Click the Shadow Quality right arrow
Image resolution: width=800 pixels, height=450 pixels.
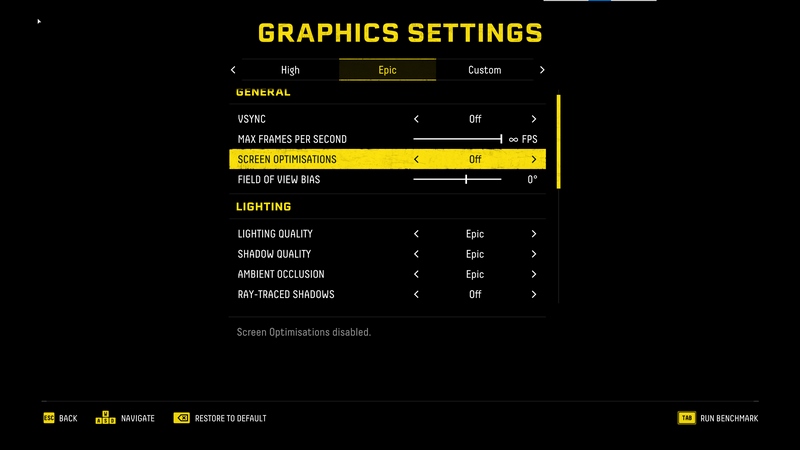pyautogui.click(x=534, y=254)
